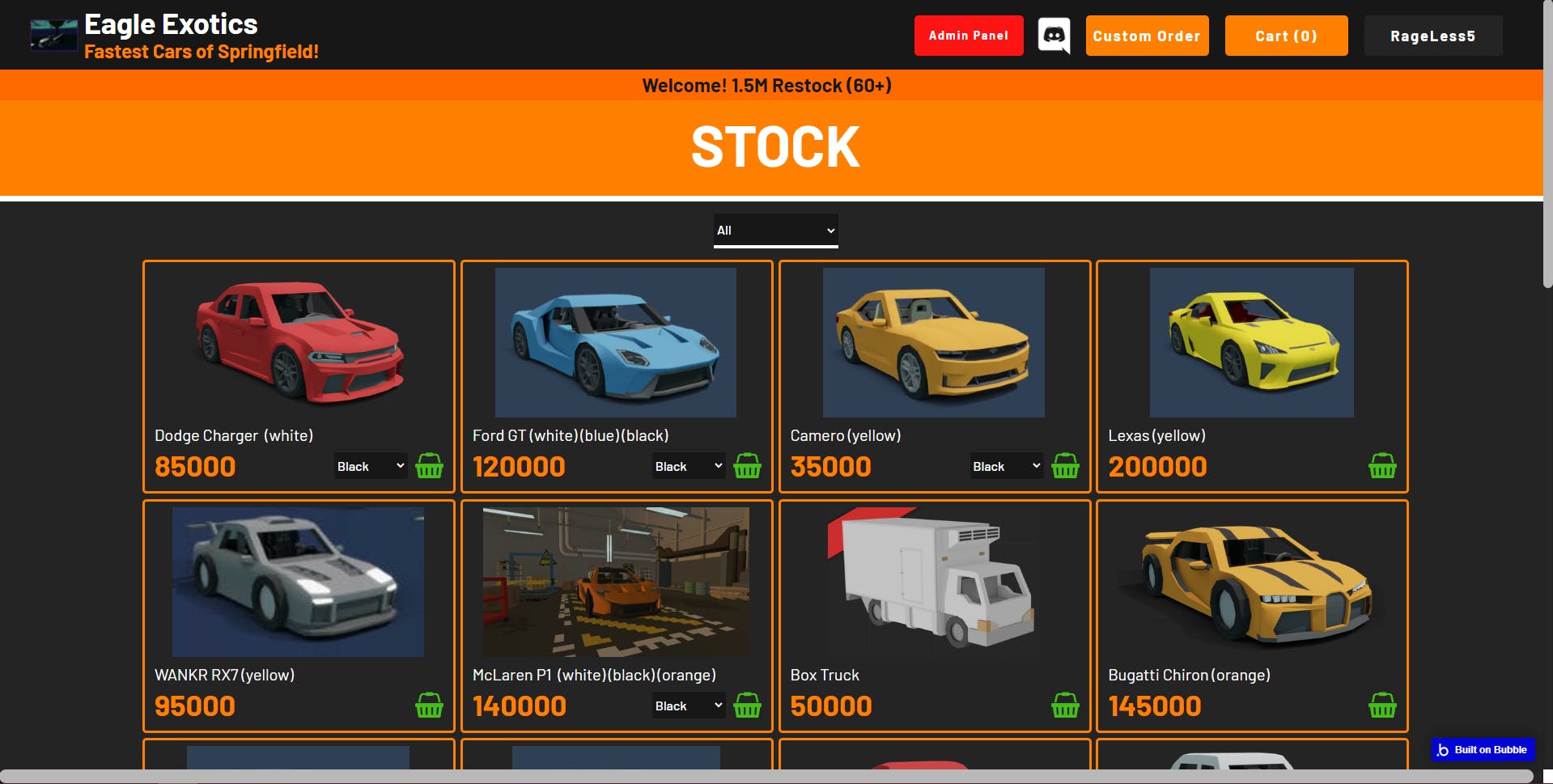The height and width of the screenshot is (784, 1553).
Task: View the Cart (0)
Action: [x=1285, y=36]
